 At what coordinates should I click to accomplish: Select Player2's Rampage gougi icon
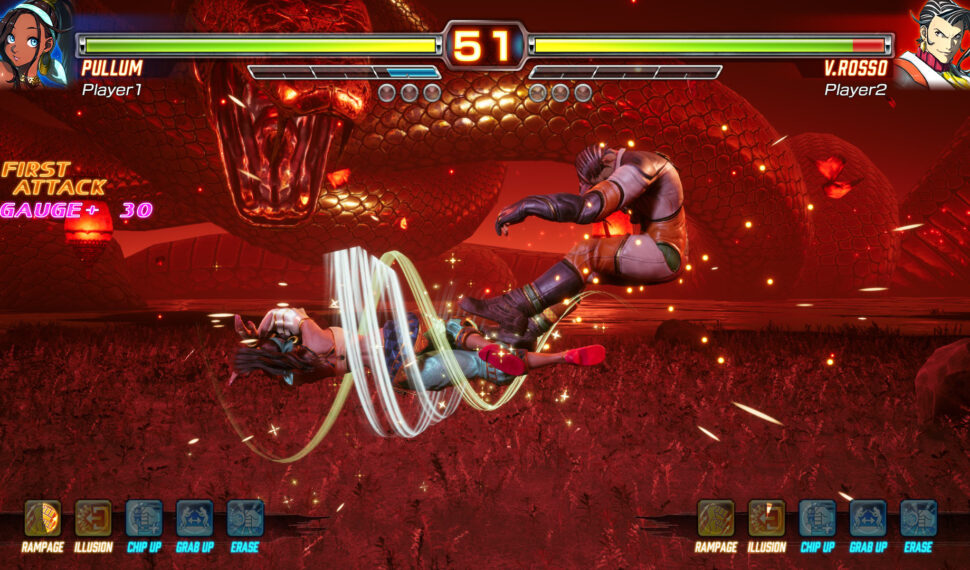click(716, 518)
